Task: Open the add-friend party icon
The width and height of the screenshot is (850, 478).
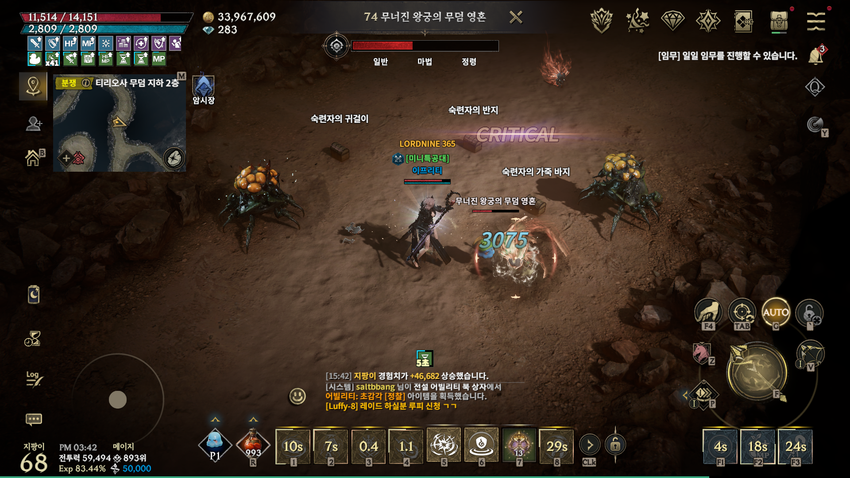Action: pyautogui.click(x=33, y=123)
